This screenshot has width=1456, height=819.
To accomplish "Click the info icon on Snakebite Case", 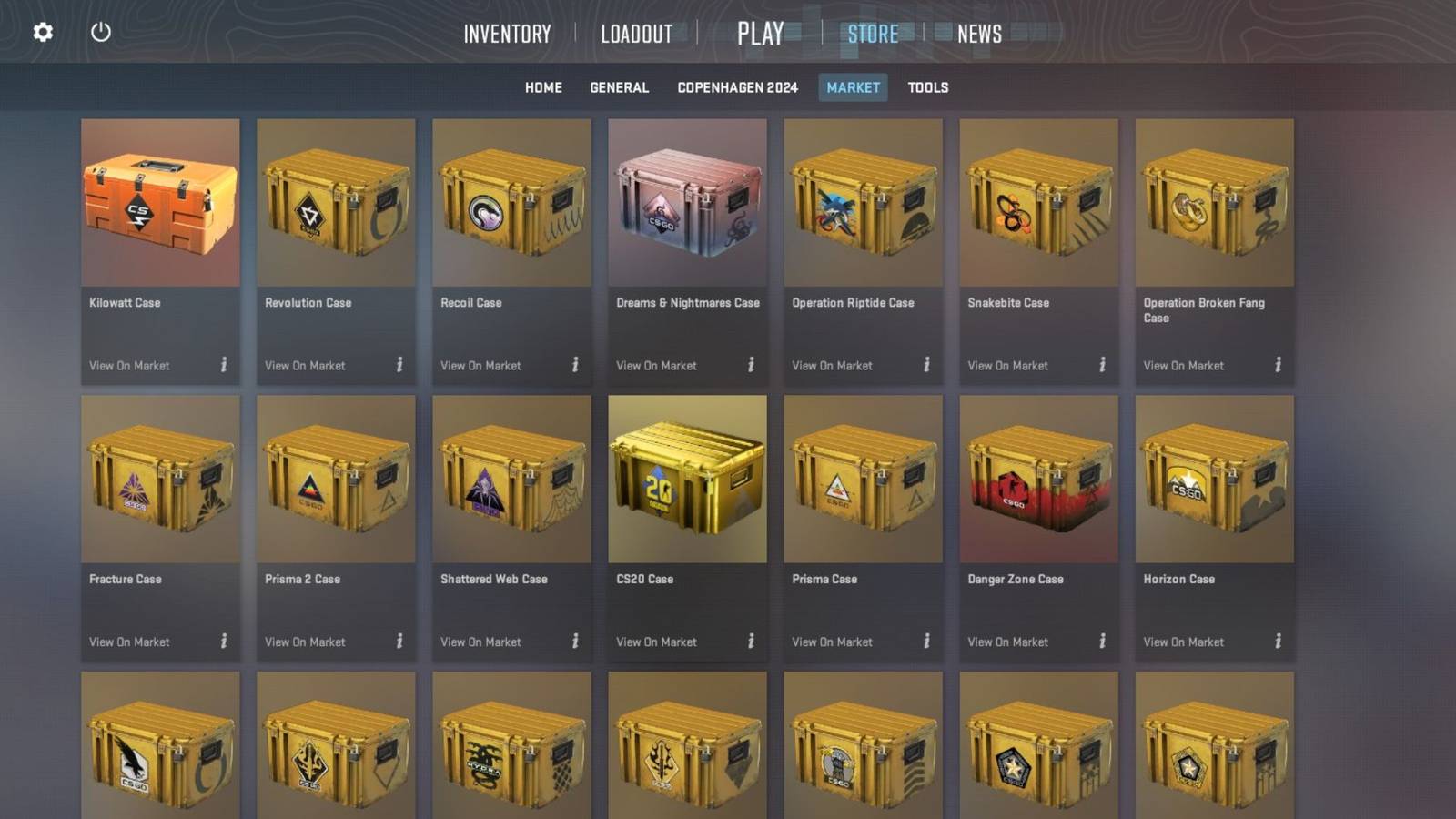I will coord(1102,365).
